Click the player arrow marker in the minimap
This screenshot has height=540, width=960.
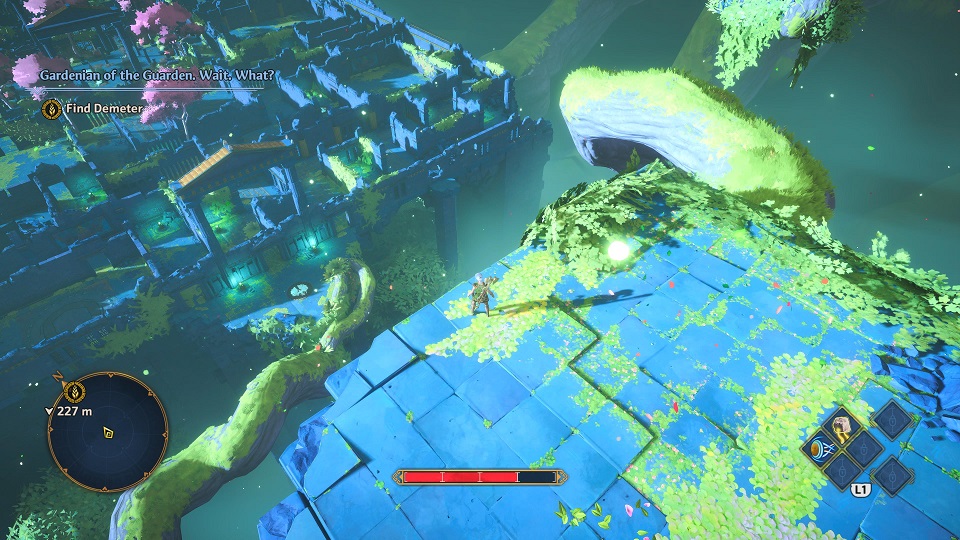107,433
